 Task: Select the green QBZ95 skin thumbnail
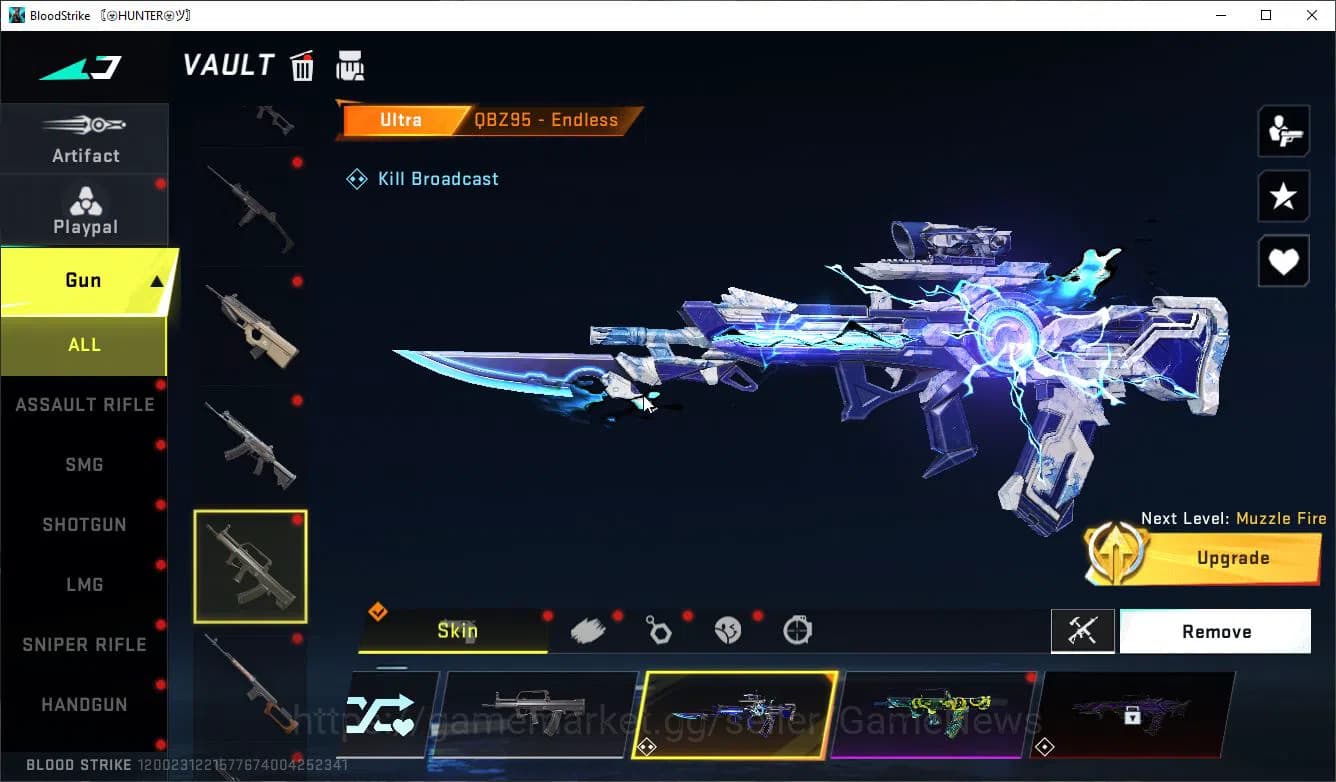[937, 715]
